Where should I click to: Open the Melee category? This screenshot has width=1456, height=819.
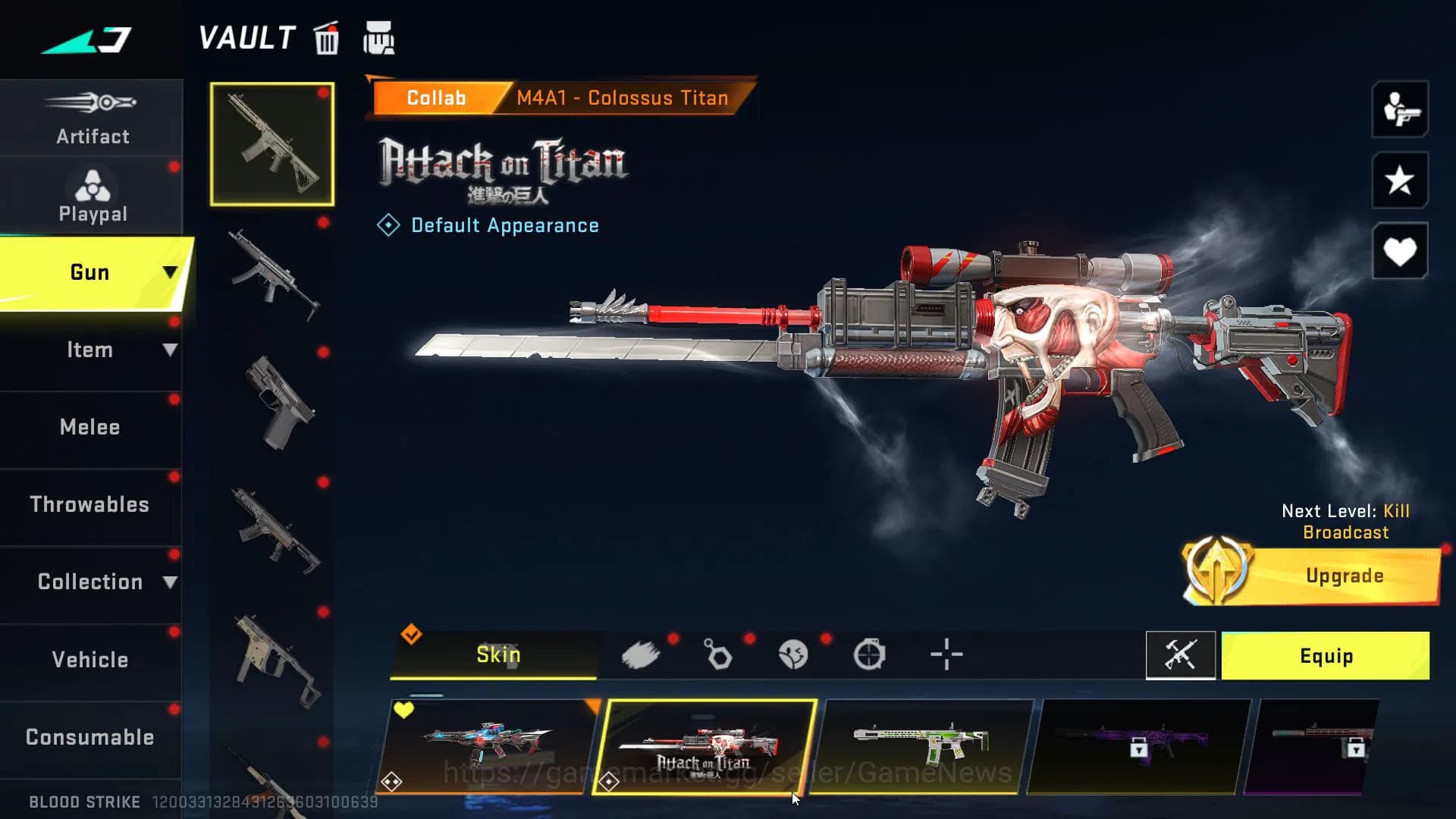point(90,427)
